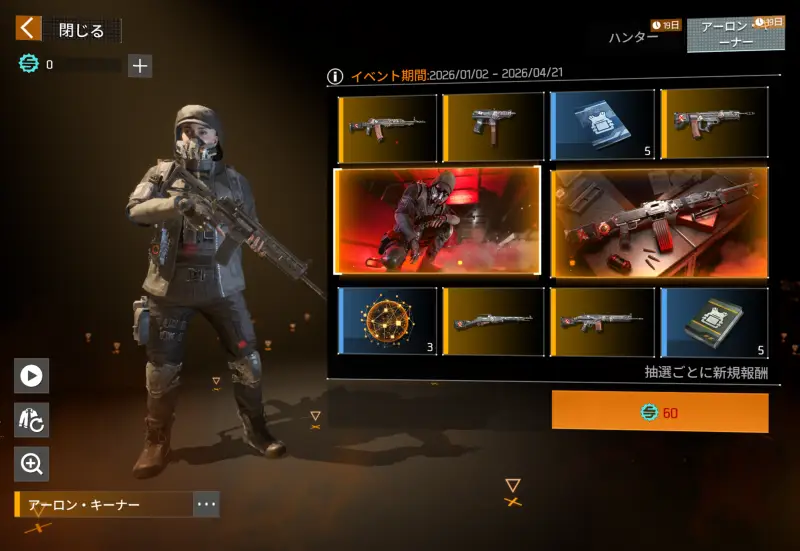Close the draw screen with 閉じる

click(x=82, y=30)
